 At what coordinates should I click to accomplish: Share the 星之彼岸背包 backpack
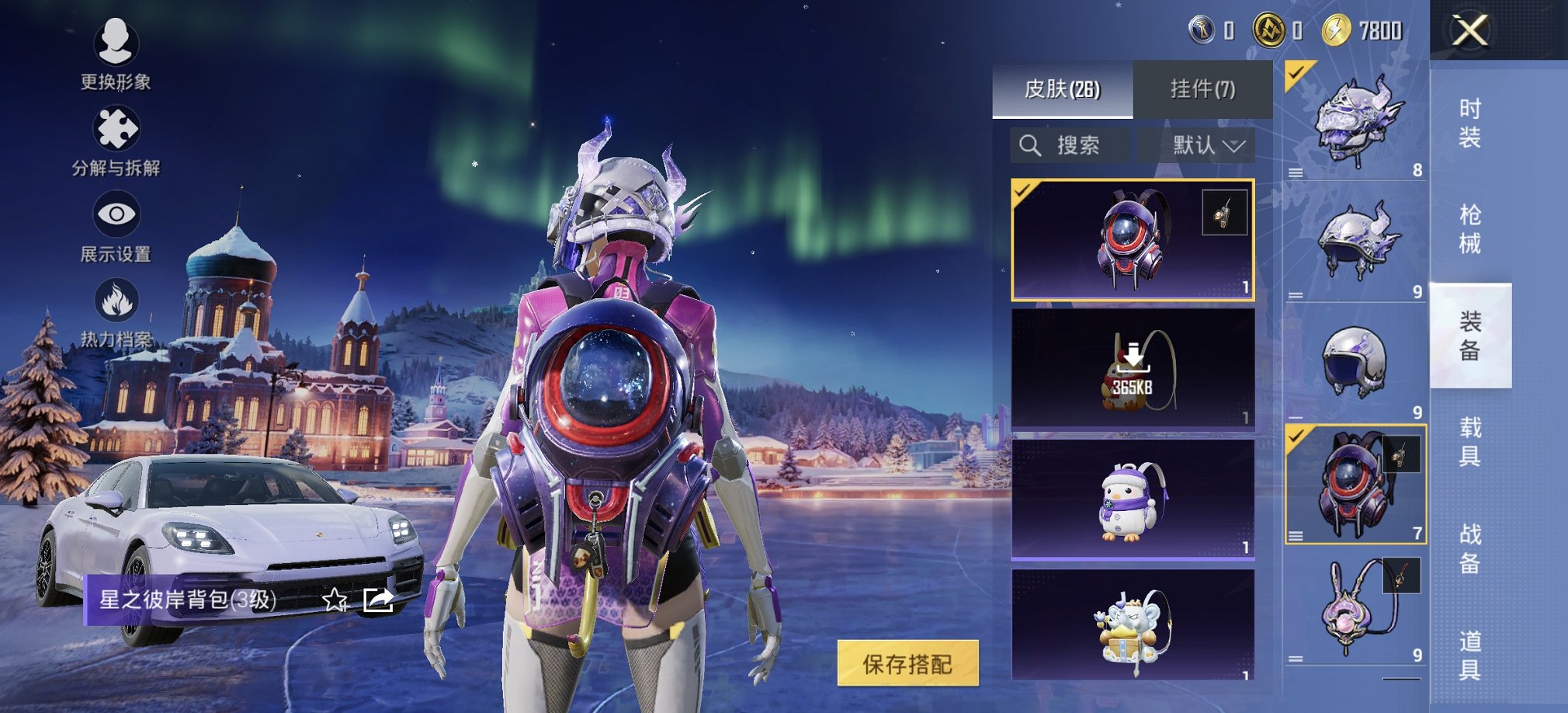point(378,600)
